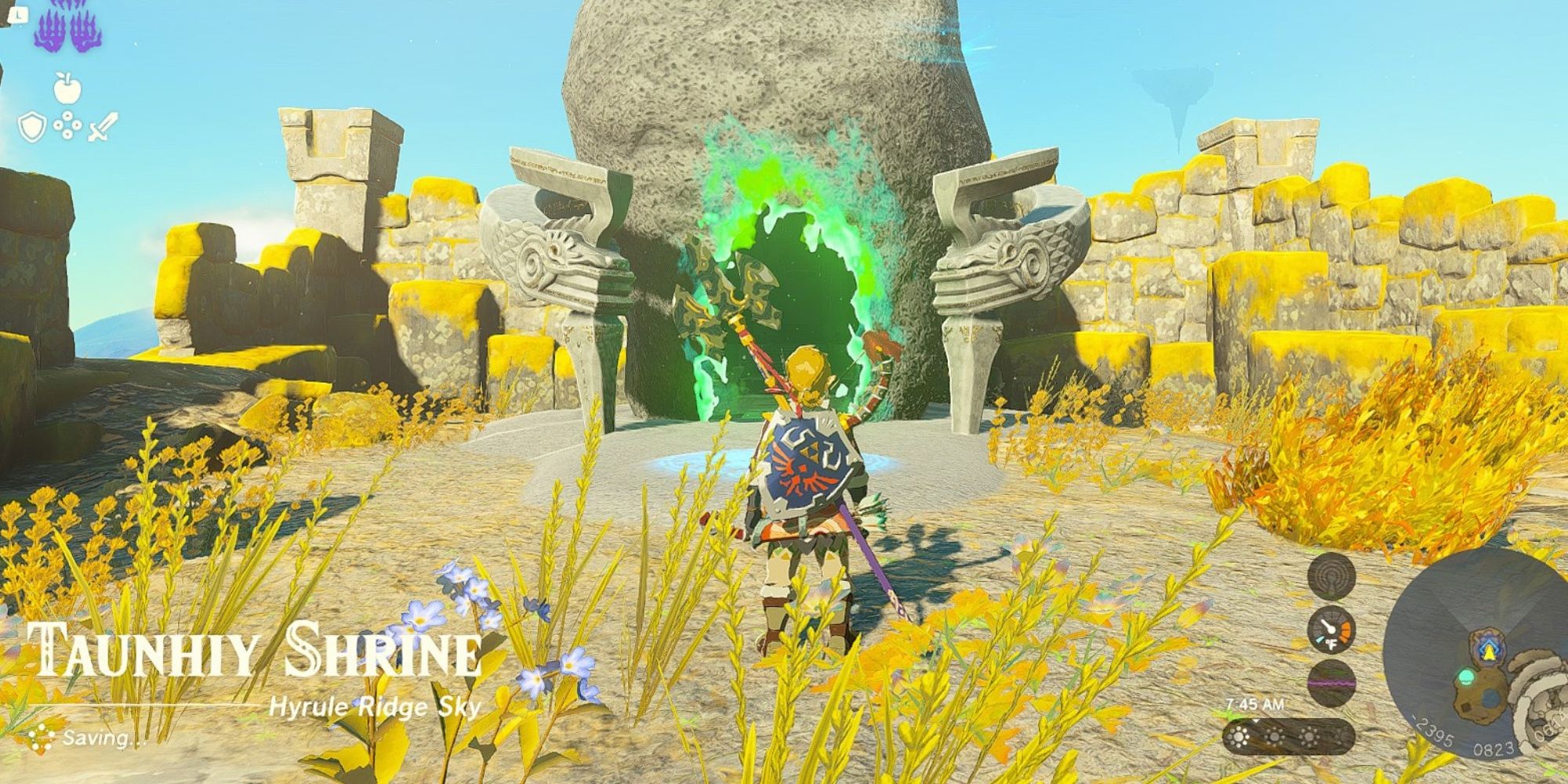Screen dimensions: 1568x784
Task: Click the yellow player arrow on the minimap
Action: (1488, 654)
